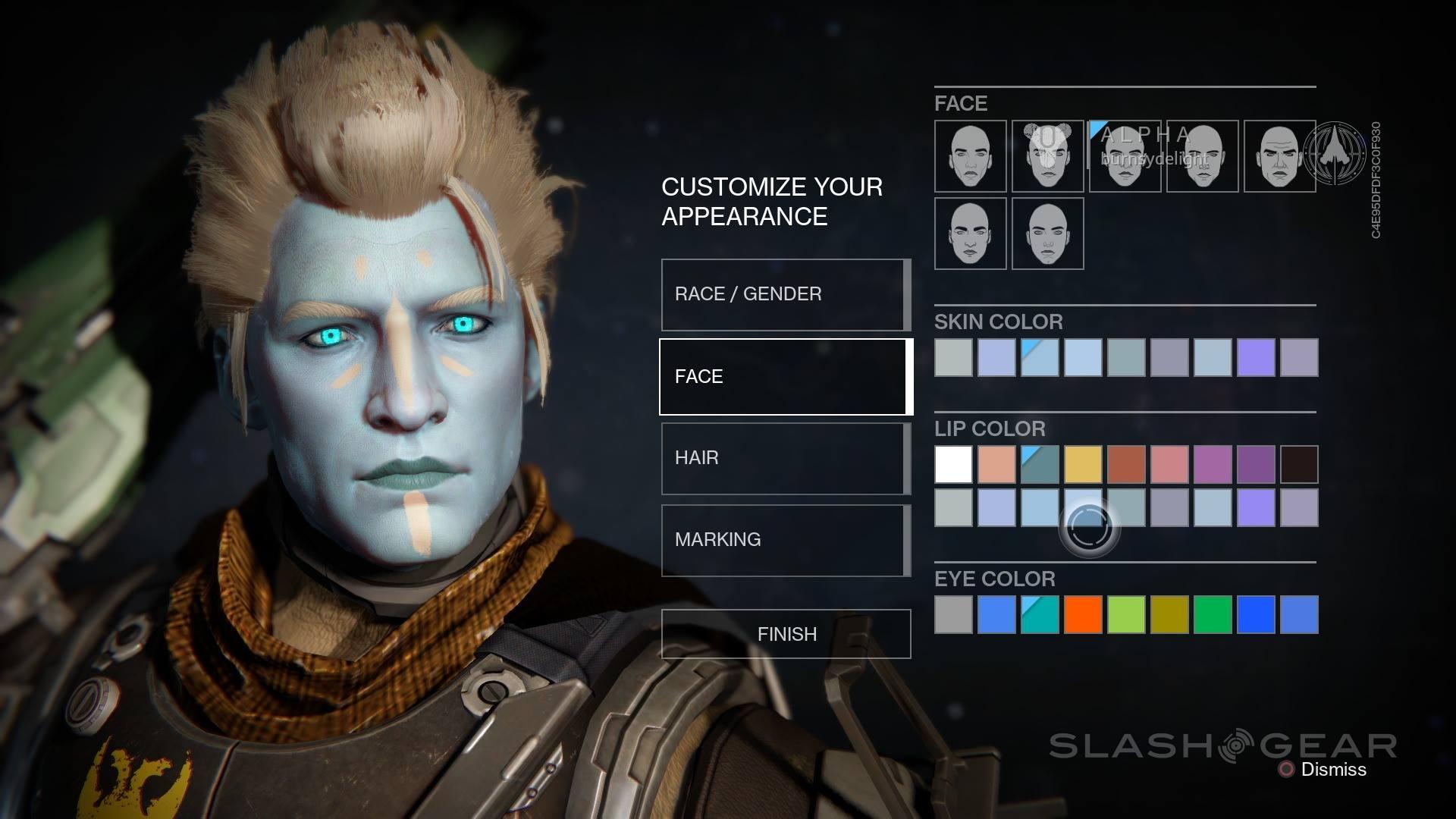Pick the purple skin color swatch

(1256, 357)
